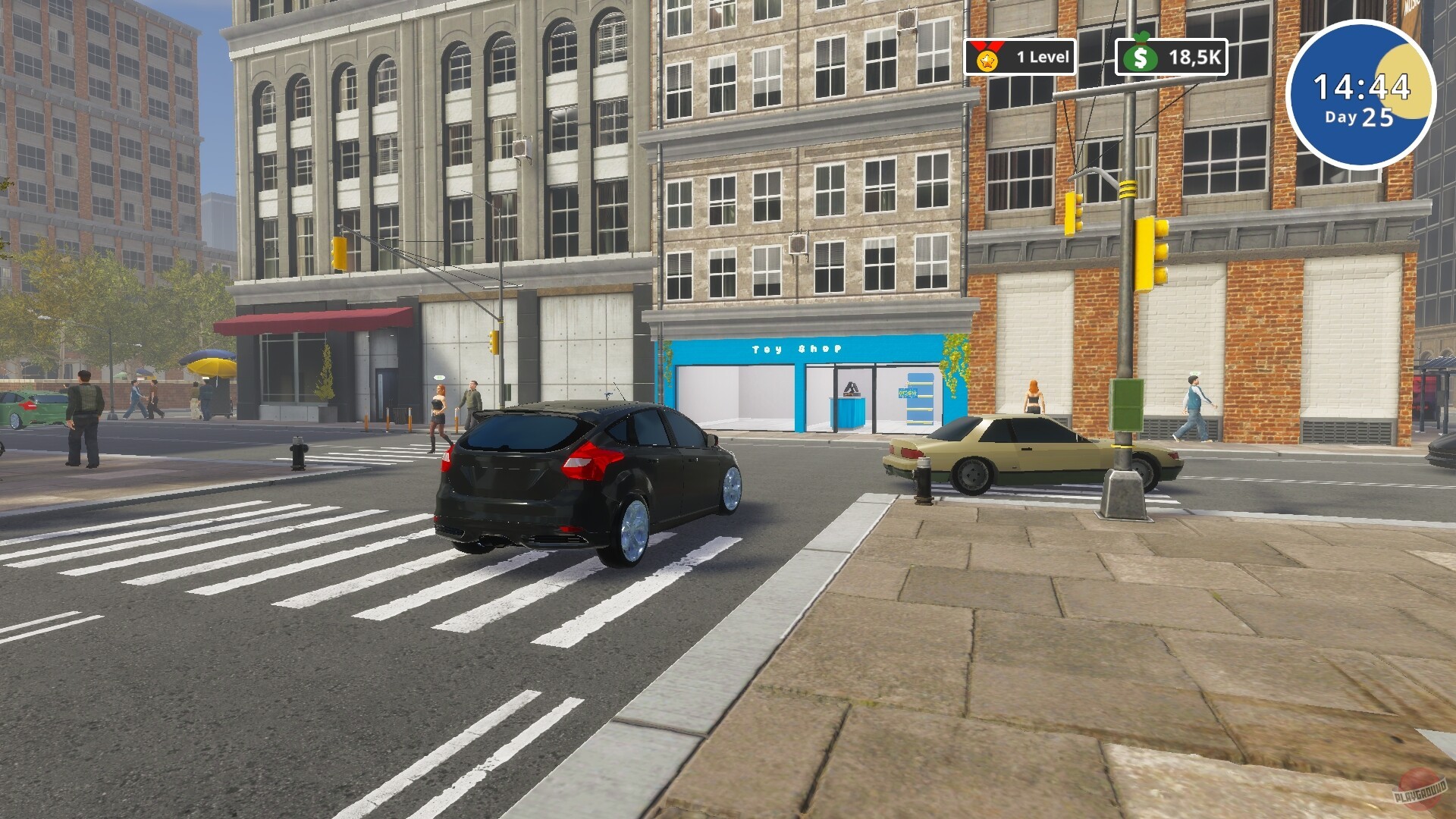Toggle the OPEN sign on the shop door
Image resolution: width=1456 pixels, height=819 pixels.
pos(908,393)
